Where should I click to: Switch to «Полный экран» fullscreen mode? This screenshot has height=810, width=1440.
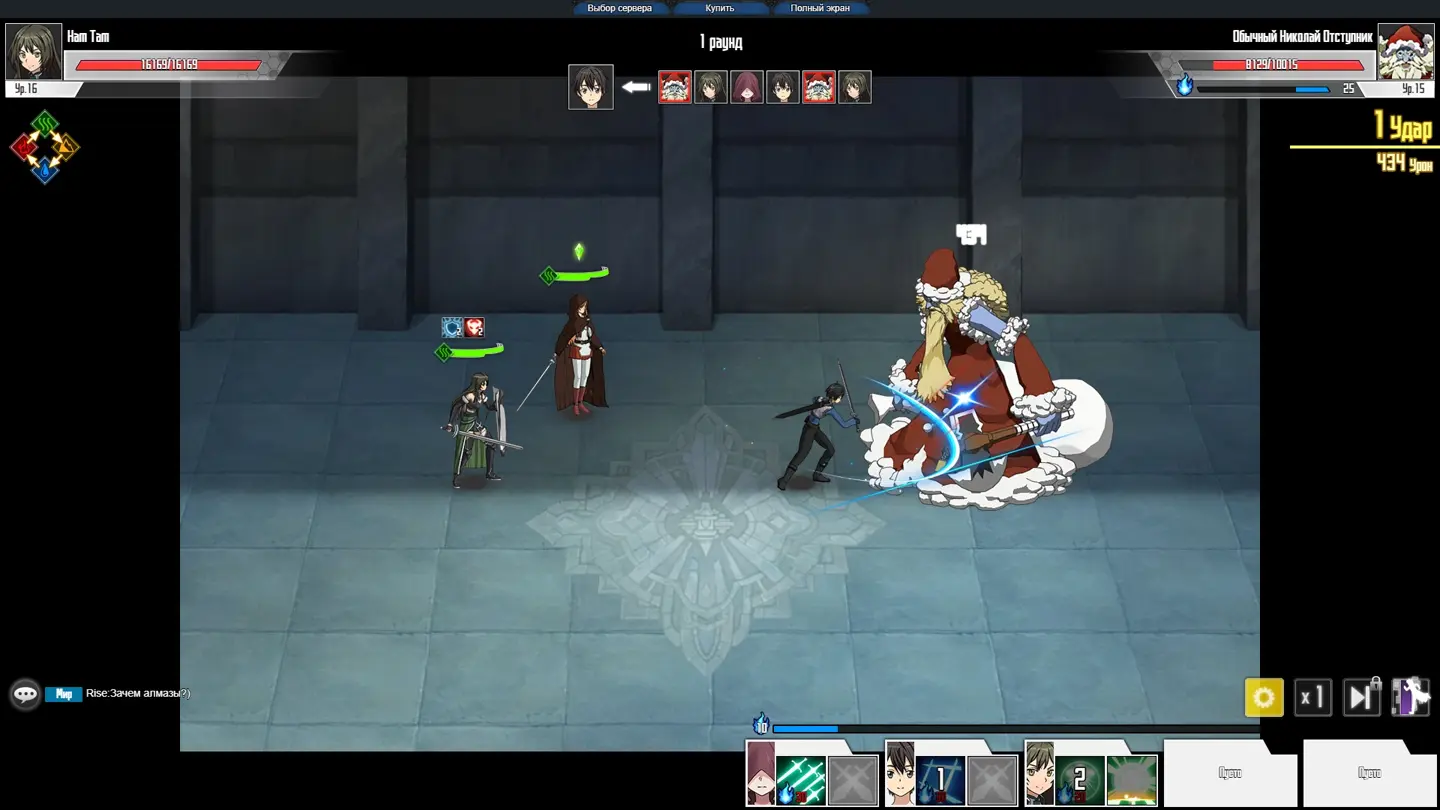(x=820, y=8)
